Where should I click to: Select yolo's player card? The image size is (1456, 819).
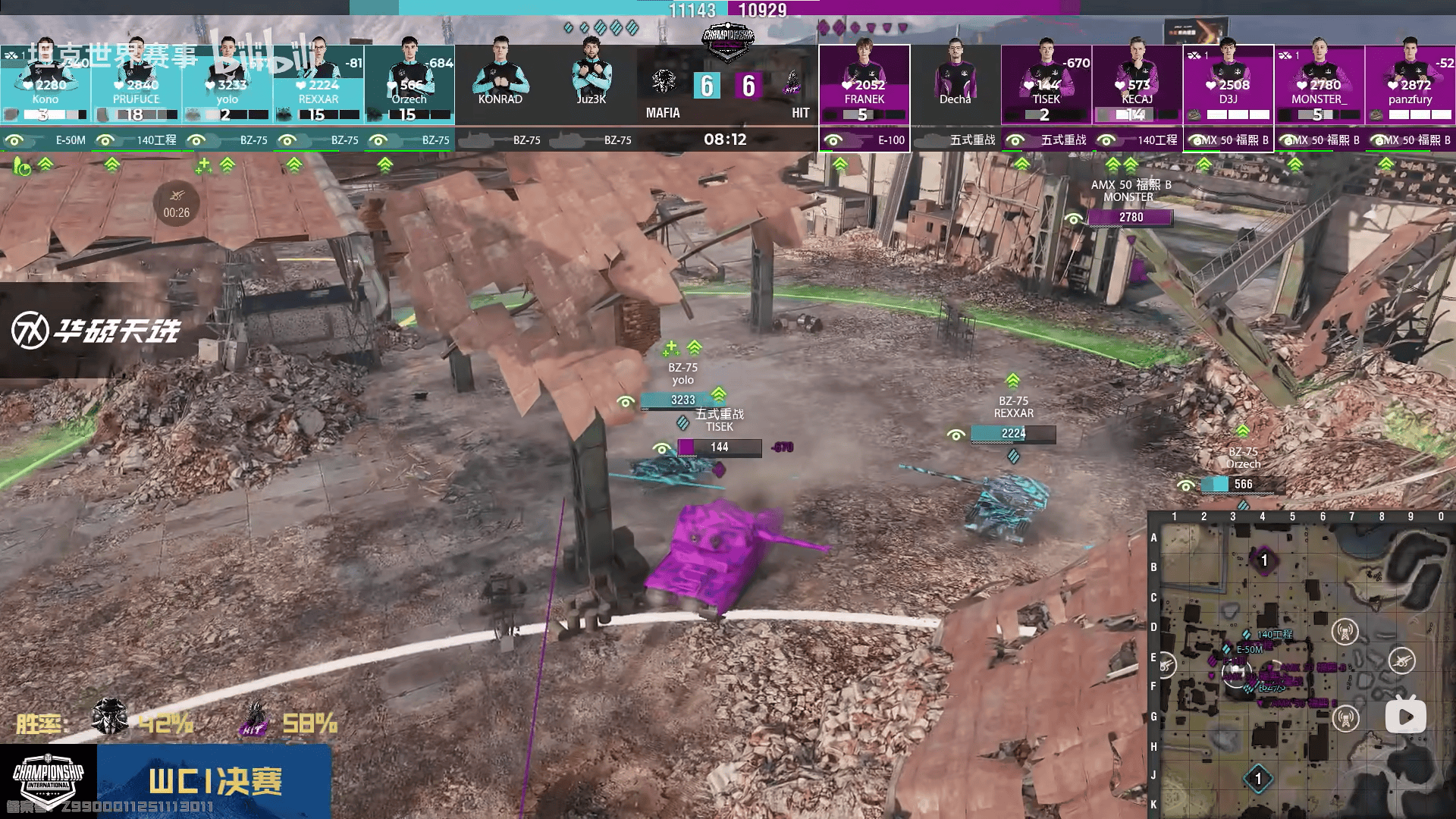pyautogui.click(x=227, y=83)
